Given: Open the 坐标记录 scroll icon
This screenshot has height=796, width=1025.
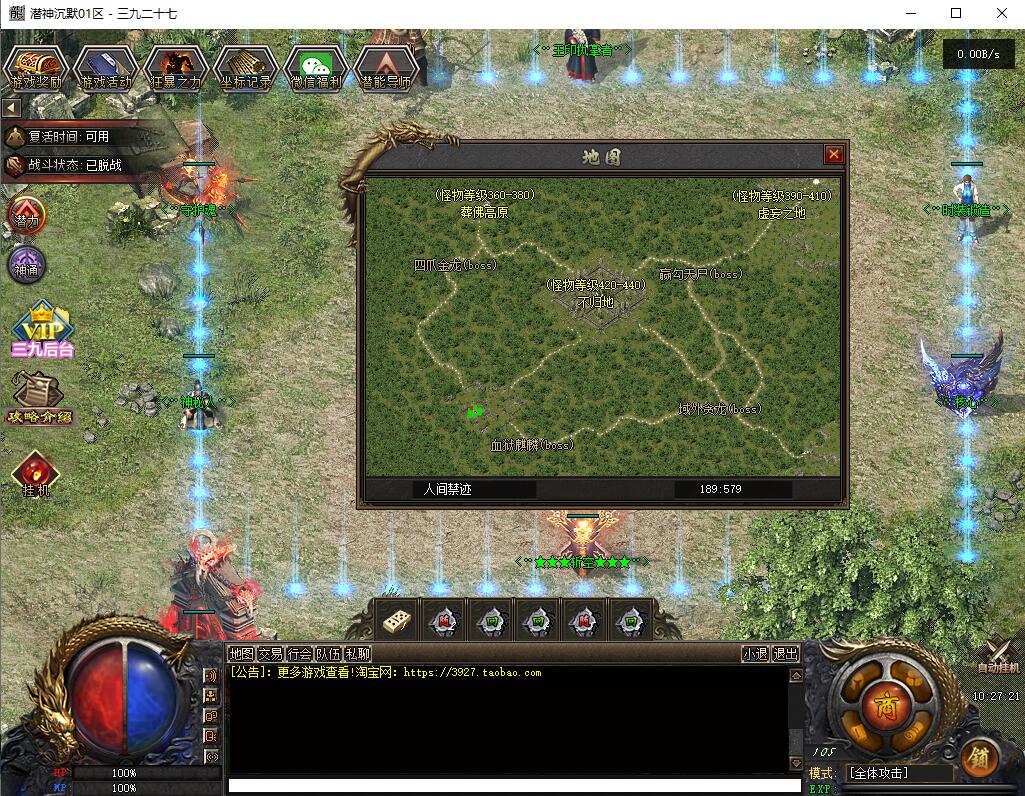Looking at the screenshot, I should click(x=245, y=68).
